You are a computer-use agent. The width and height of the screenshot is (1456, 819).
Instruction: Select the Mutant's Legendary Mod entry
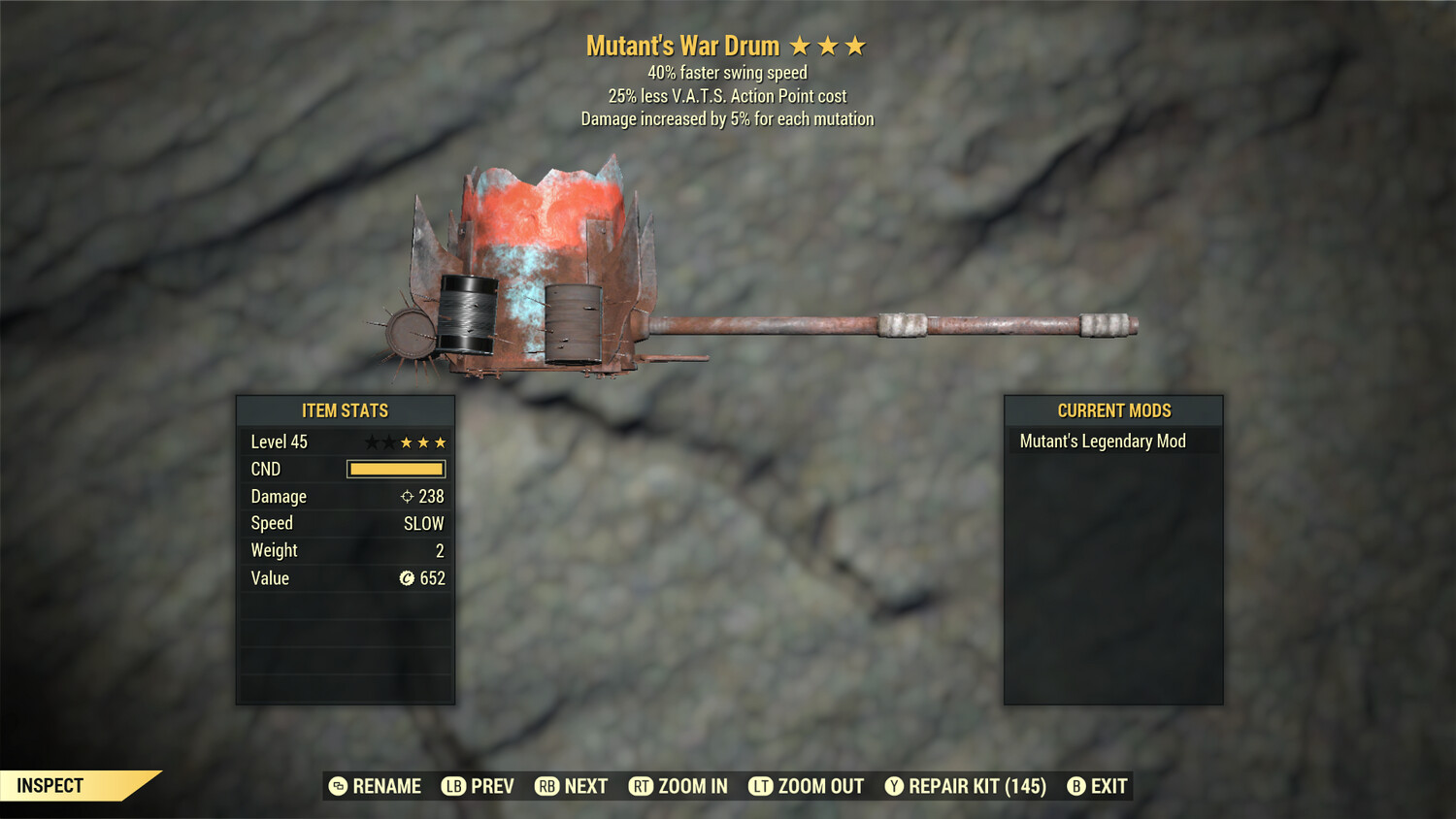click(x=1103, y=442)
